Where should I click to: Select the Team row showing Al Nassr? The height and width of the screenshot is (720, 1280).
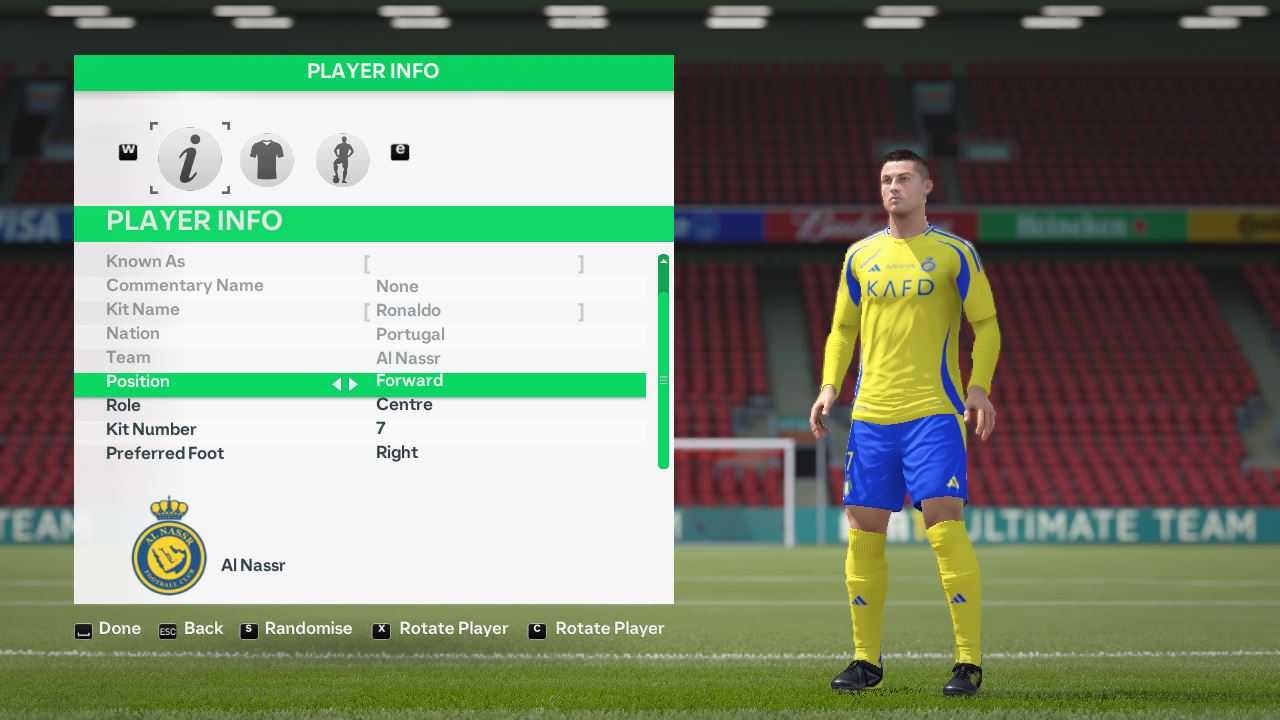pos(360,358)
